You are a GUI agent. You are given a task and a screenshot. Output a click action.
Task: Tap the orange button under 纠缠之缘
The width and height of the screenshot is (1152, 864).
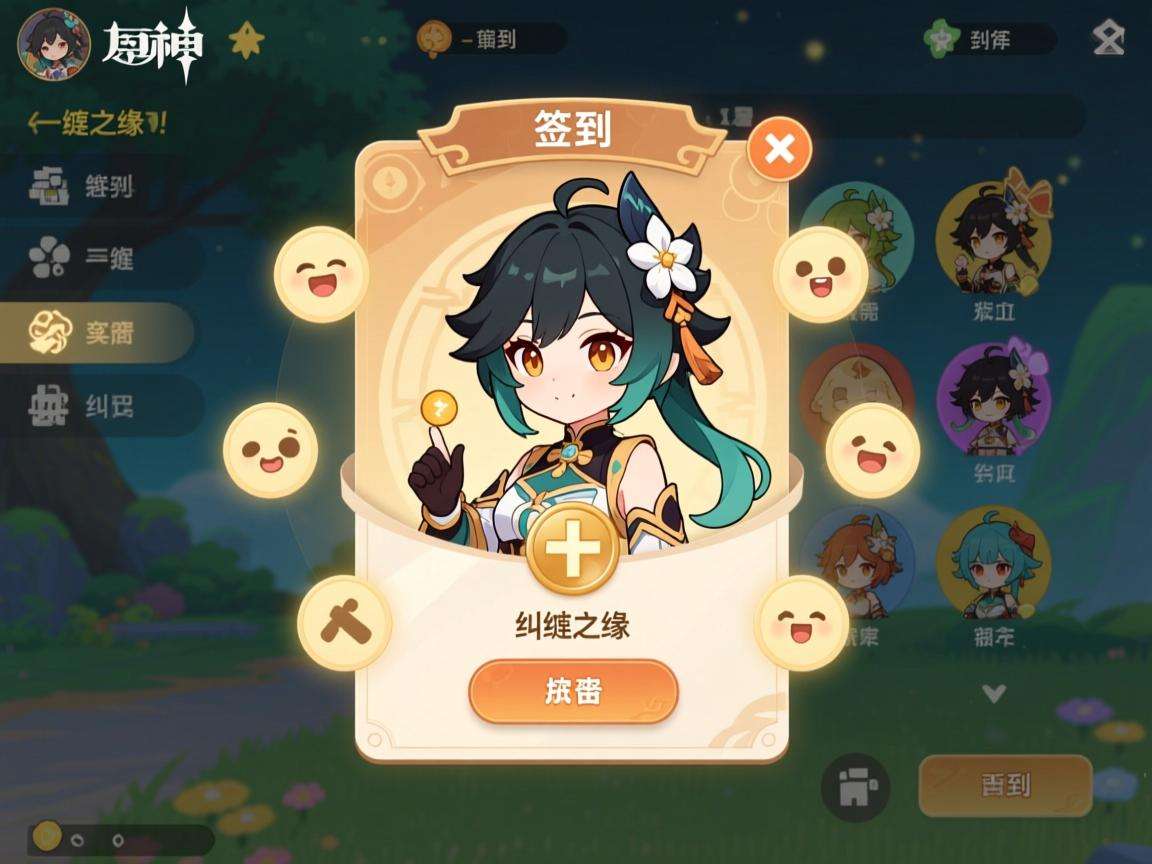pos(573,691)
